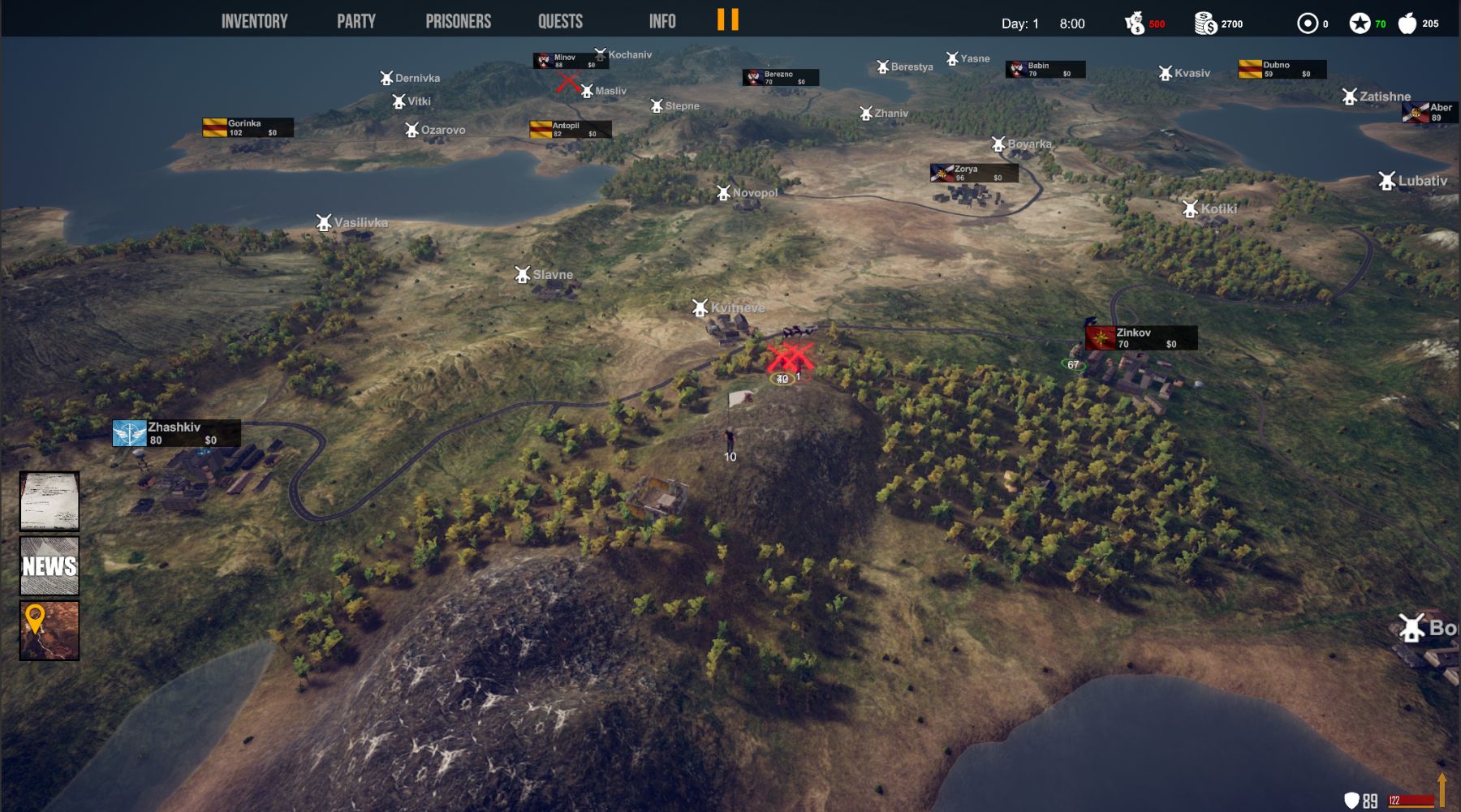The width and height of the screenshot is (1461, 812).
Task: Select the Zinkov town label
Action: tap(1140, 337)
